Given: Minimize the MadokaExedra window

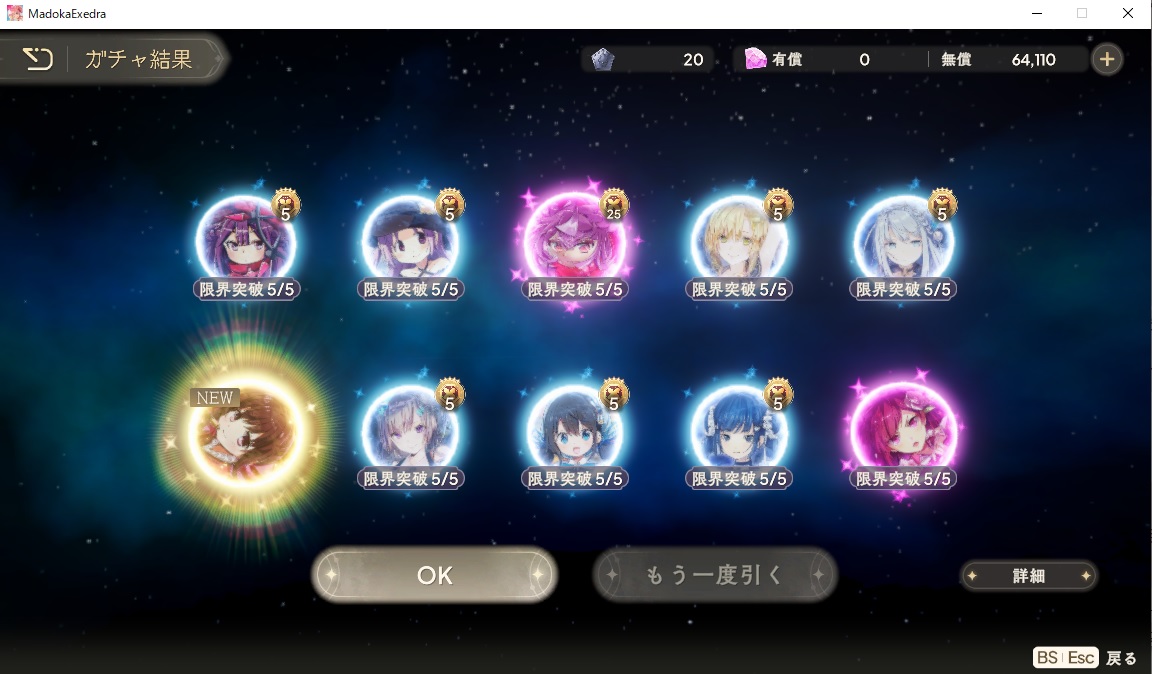Looking at the screenshot, I should (x=1036, y=14).
